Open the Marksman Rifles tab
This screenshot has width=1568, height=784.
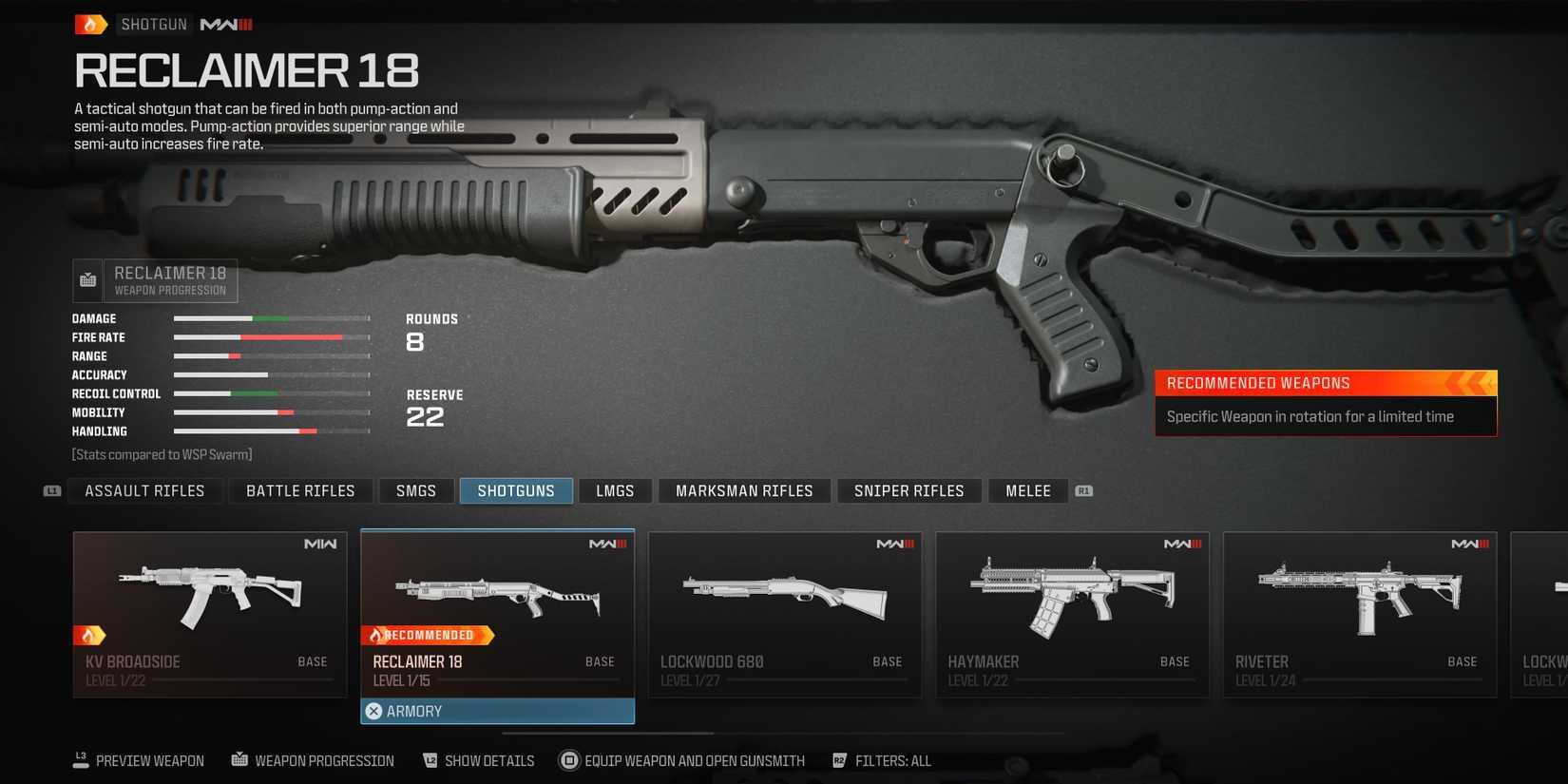point(744,491)
